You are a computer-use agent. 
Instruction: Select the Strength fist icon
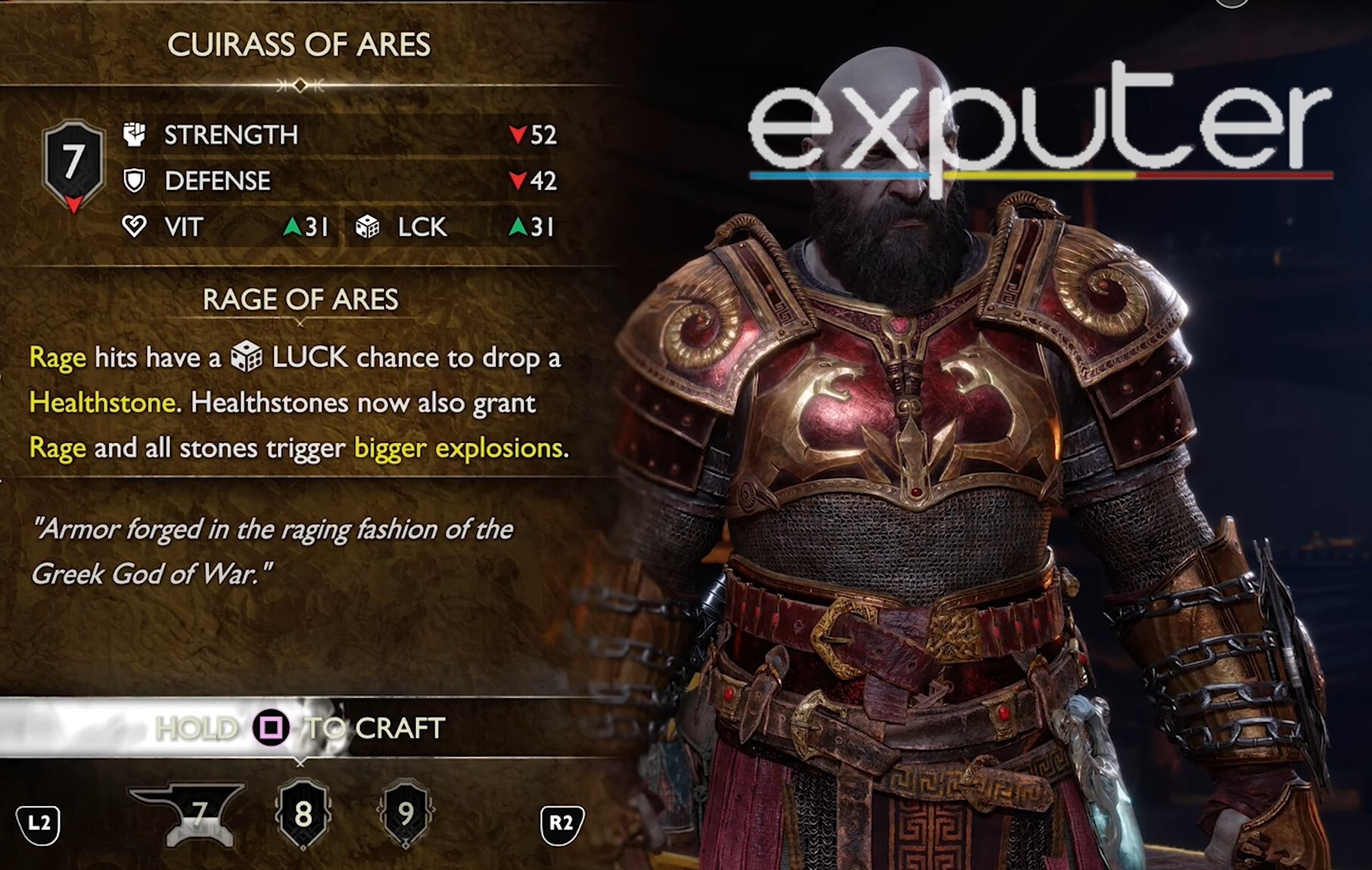pyautogui.click(x=136, y=136)
